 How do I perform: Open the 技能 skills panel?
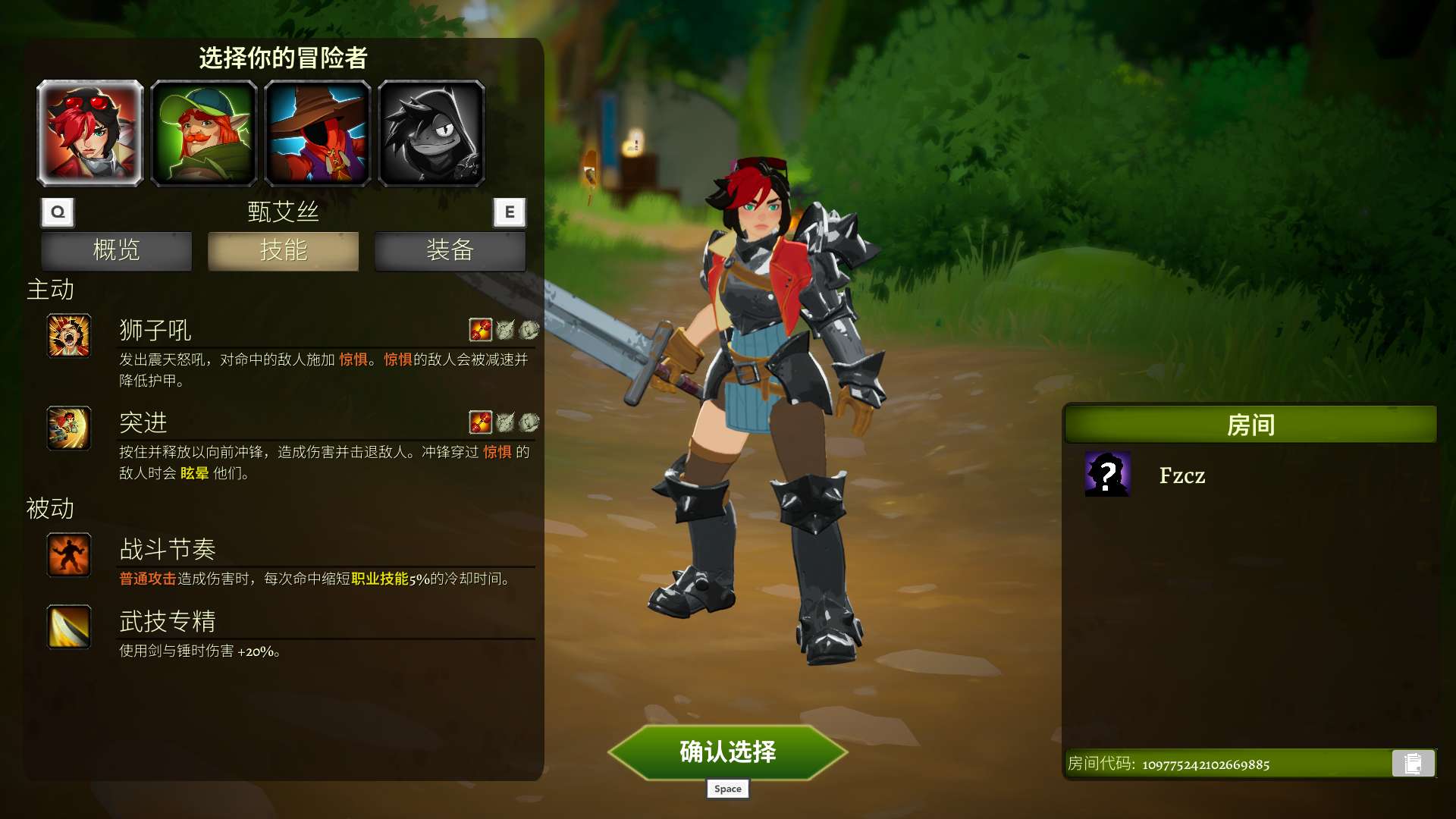tap(282, 251)
